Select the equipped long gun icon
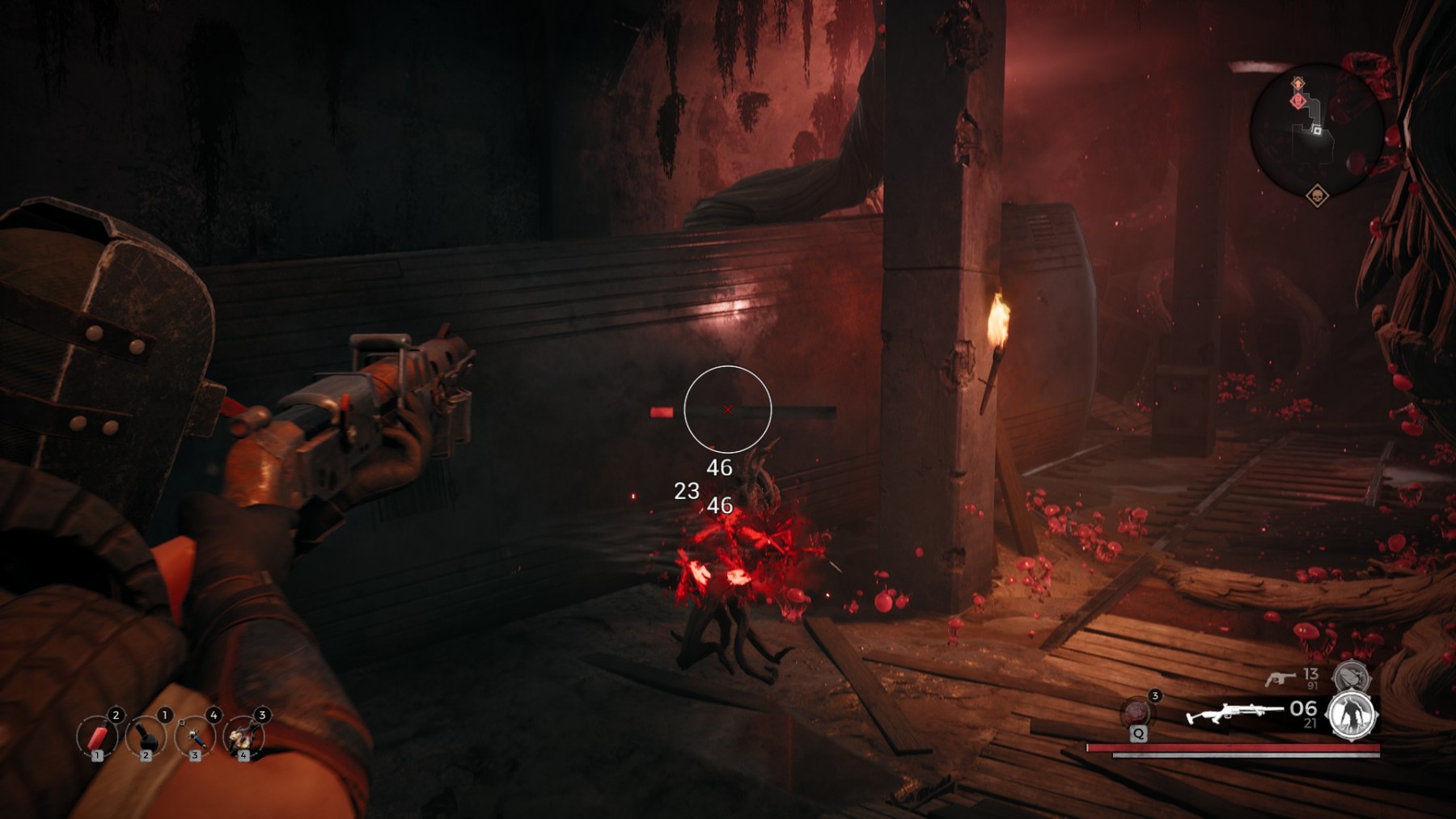This screenshot has height=819, width=1456. click(1233, 714)
